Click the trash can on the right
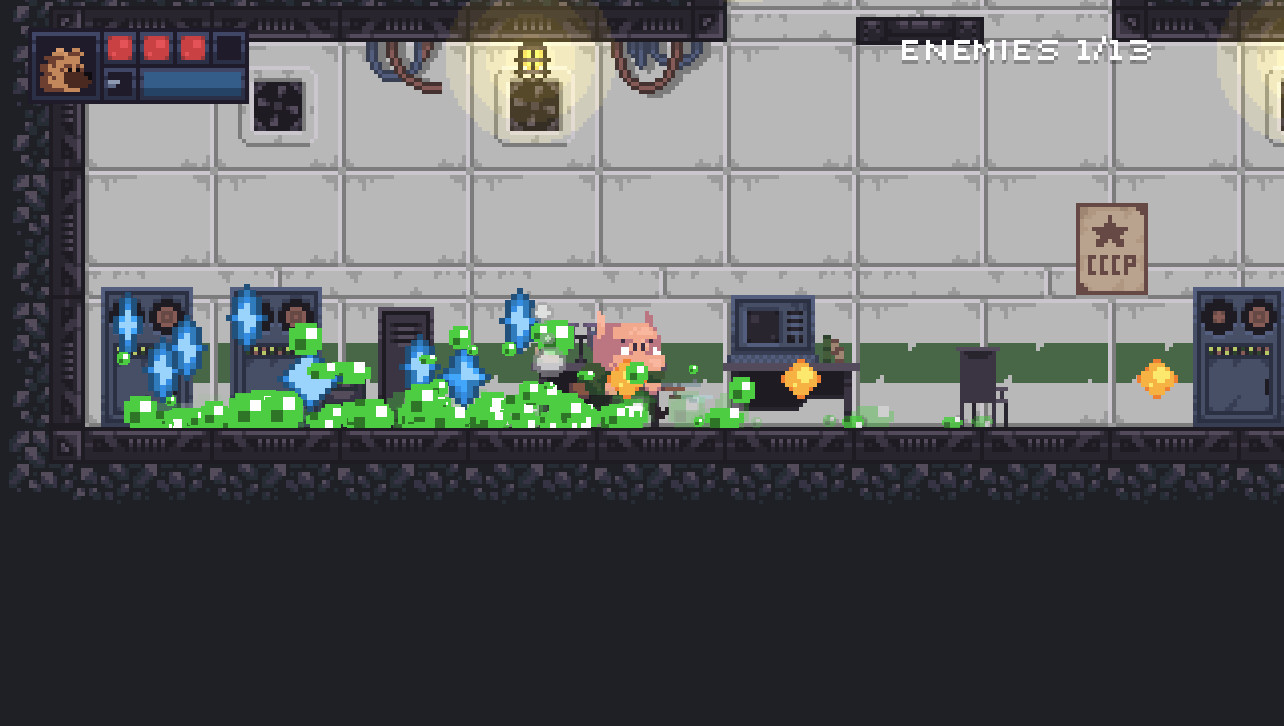1284x726 pixels. point(978,375)
